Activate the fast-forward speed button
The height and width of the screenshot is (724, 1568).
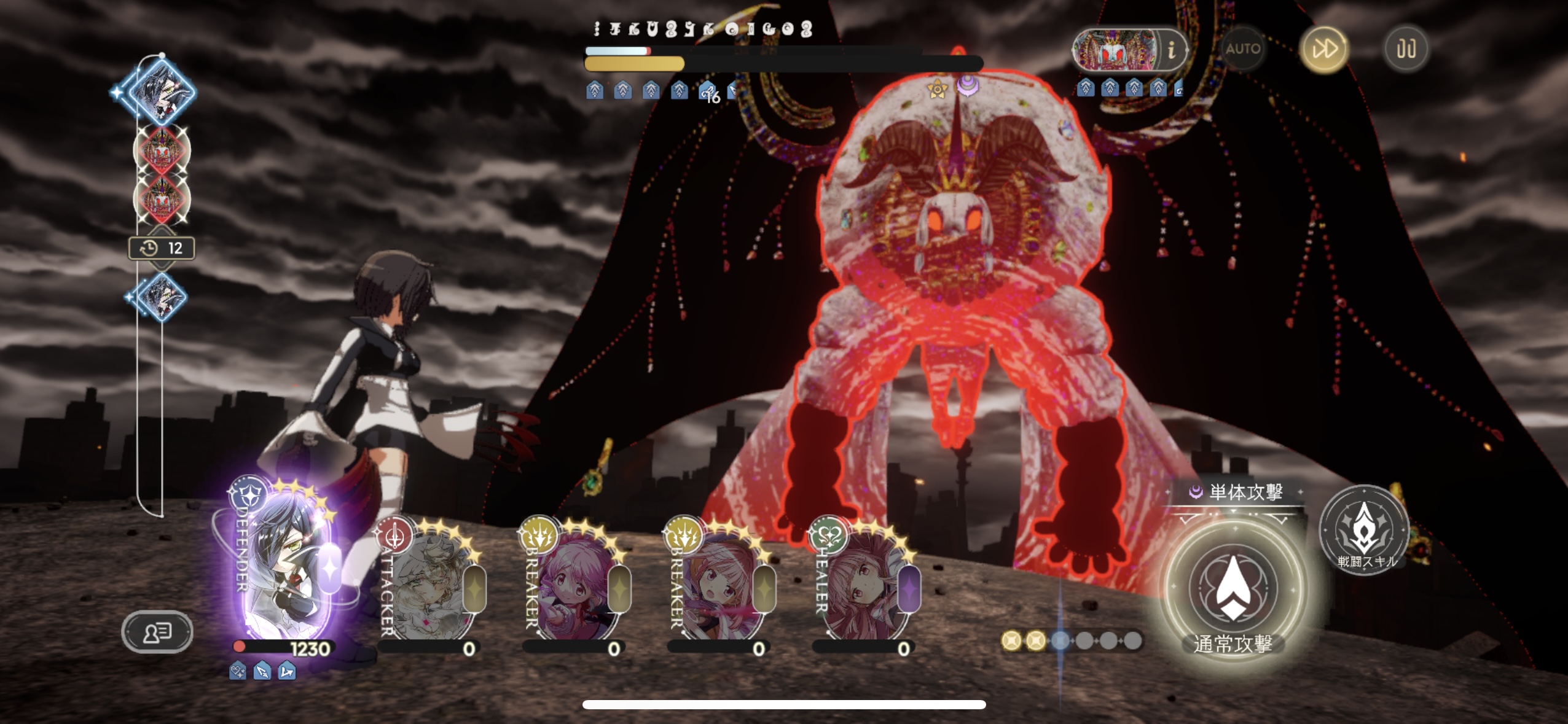1324,49
